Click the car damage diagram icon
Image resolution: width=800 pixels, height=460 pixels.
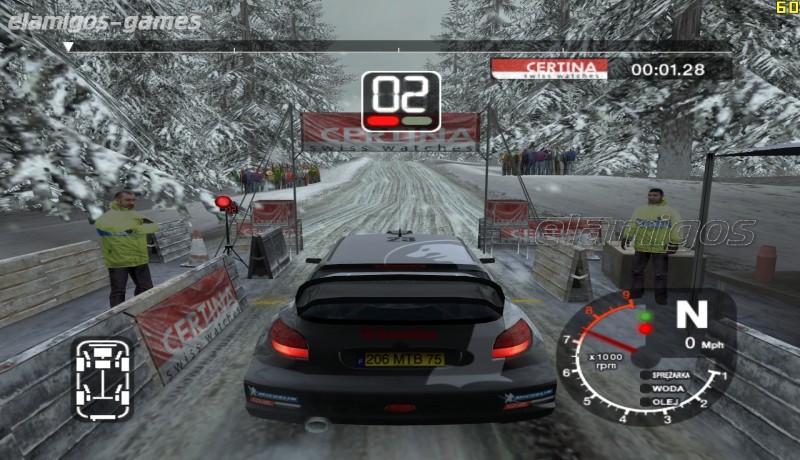click(x=103, y=380)
